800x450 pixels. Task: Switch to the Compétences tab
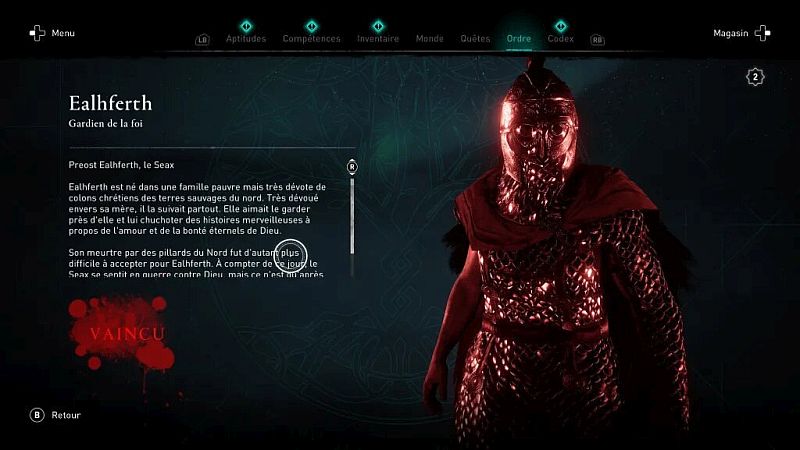click(x=311, y=39)
